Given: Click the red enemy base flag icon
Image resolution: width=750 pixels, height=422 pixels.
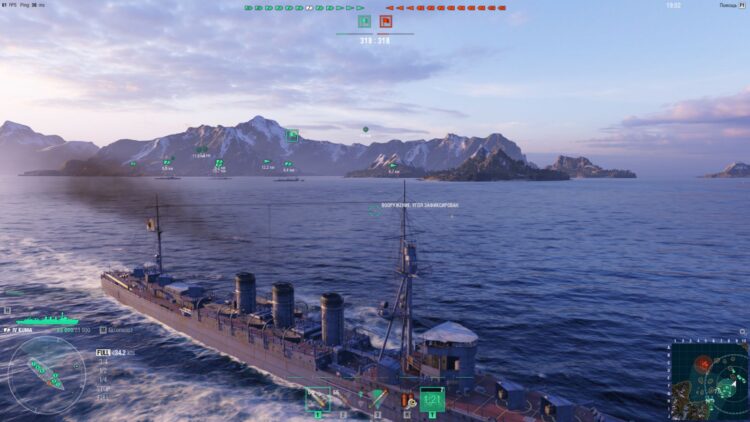Looking at the screenshot, I should [385, 21].
